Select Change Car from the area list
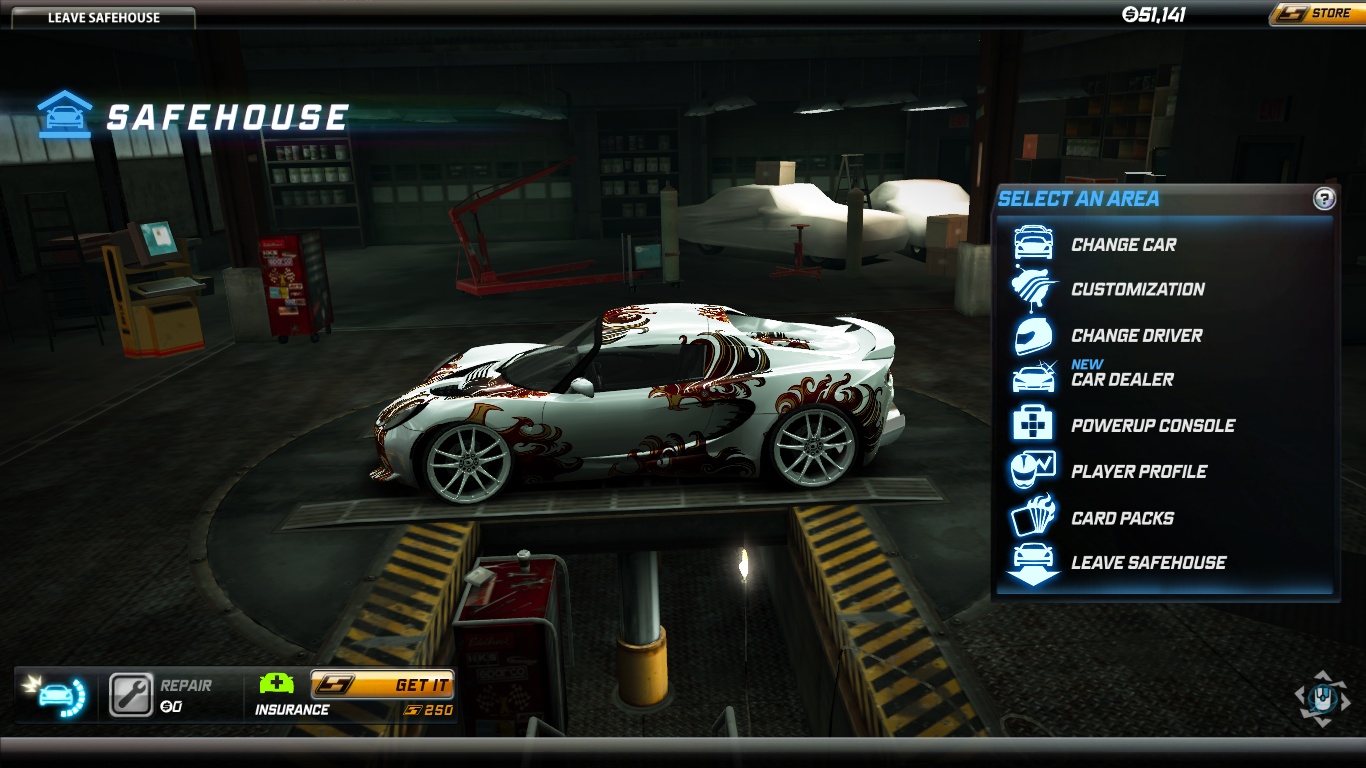1366x768 pixels. pyautogui.click(x=1123, y=244)
